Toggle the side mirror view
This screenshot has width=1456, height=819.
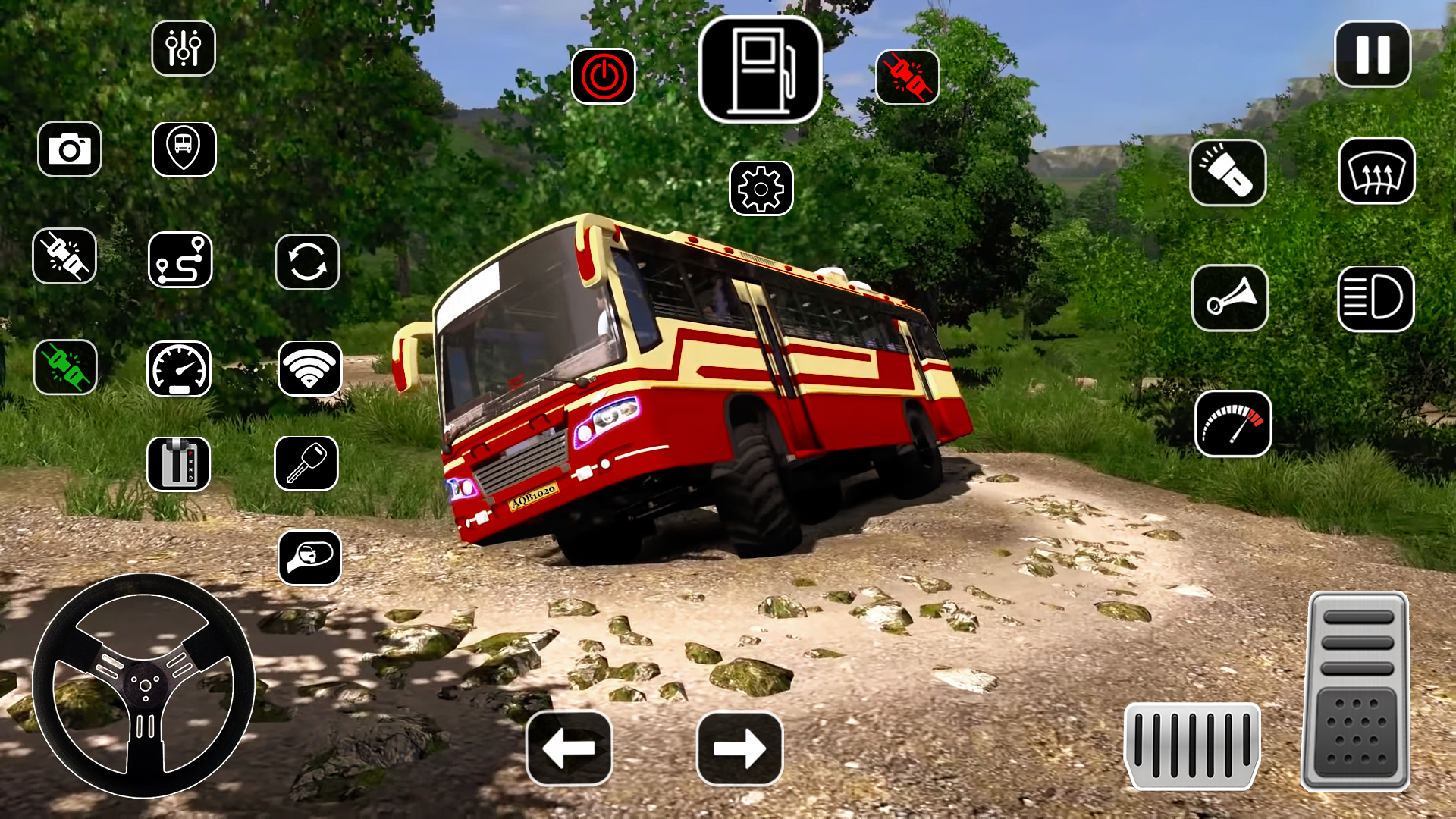coord(309,558)
